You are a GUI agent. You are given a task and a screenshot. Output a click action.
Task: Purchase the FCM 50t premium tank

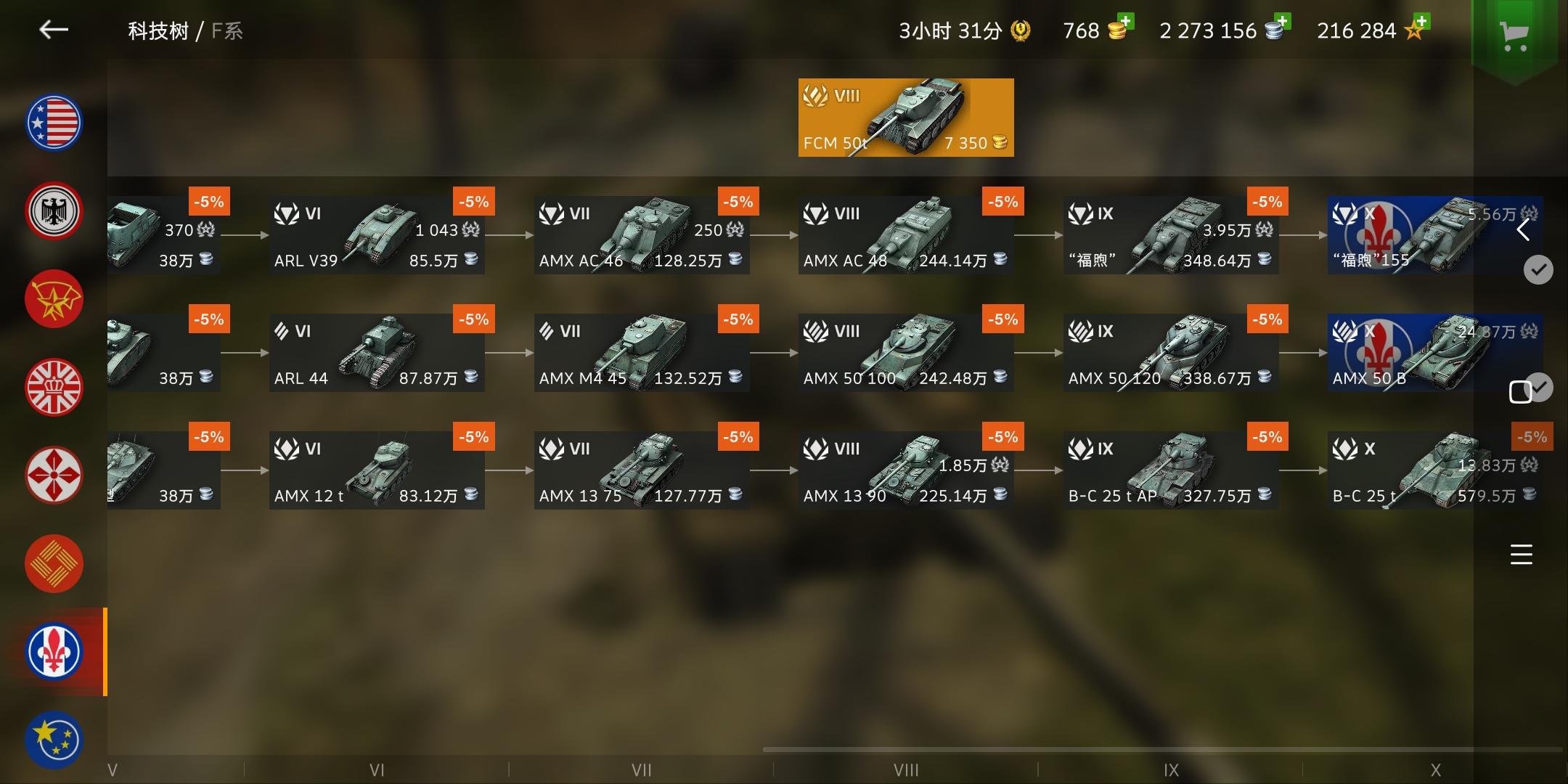point(905,117)
